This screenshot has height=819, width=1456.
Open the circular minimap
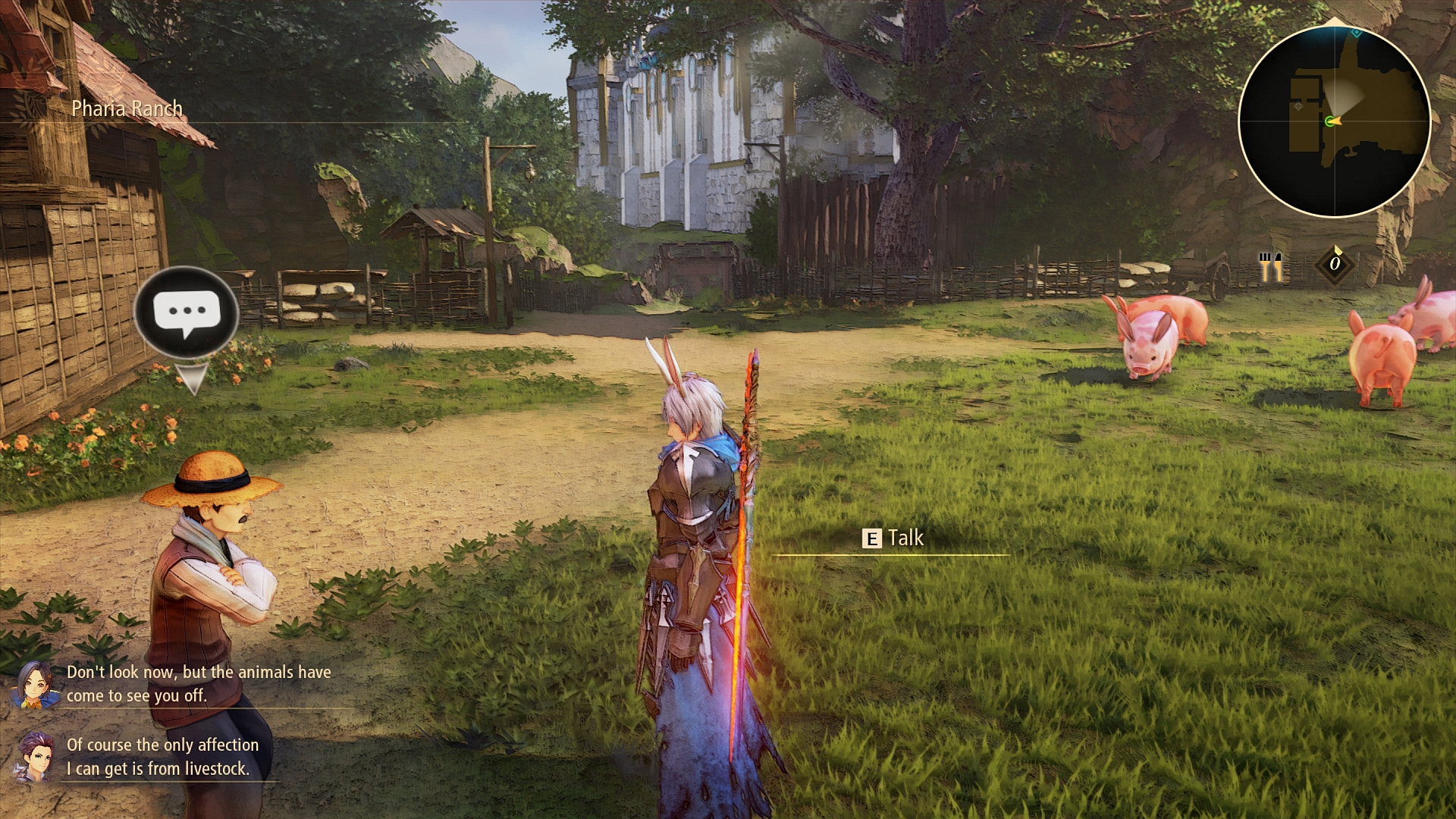click(1334, 122)
